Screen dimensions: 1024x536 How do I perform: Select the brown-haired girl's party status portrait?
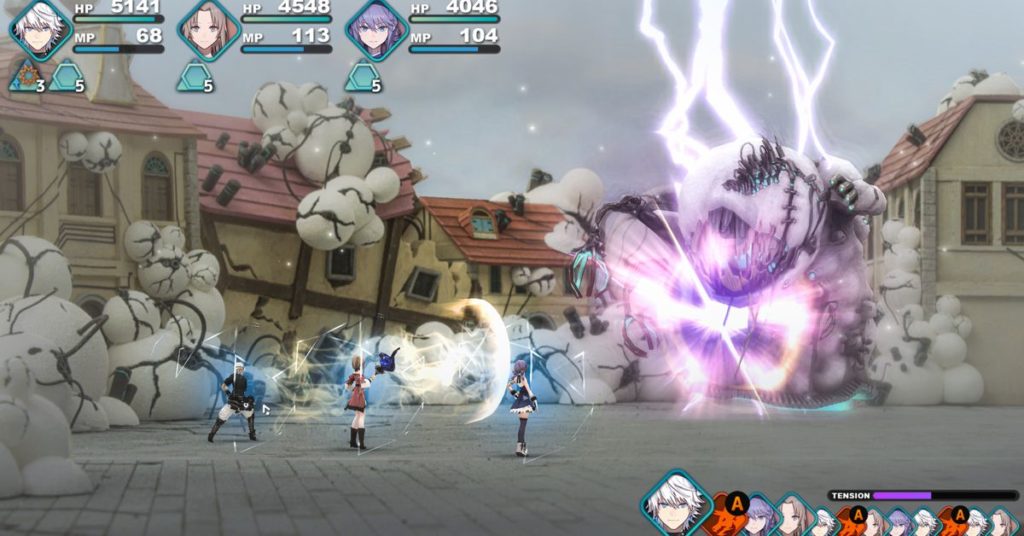pos(208,29)
